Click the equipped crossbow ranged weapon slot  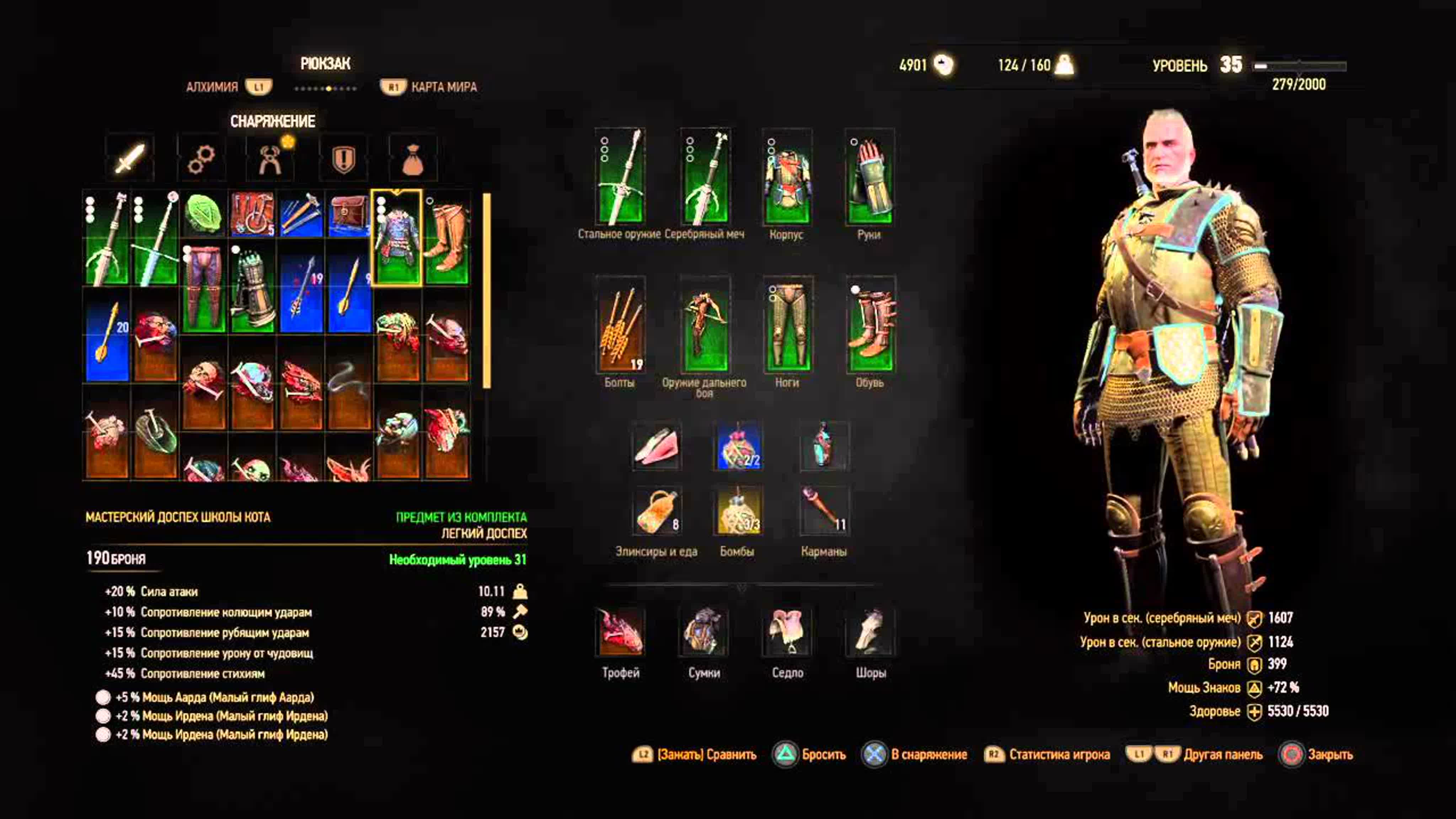pyautogui.click(x=705, y=325)
